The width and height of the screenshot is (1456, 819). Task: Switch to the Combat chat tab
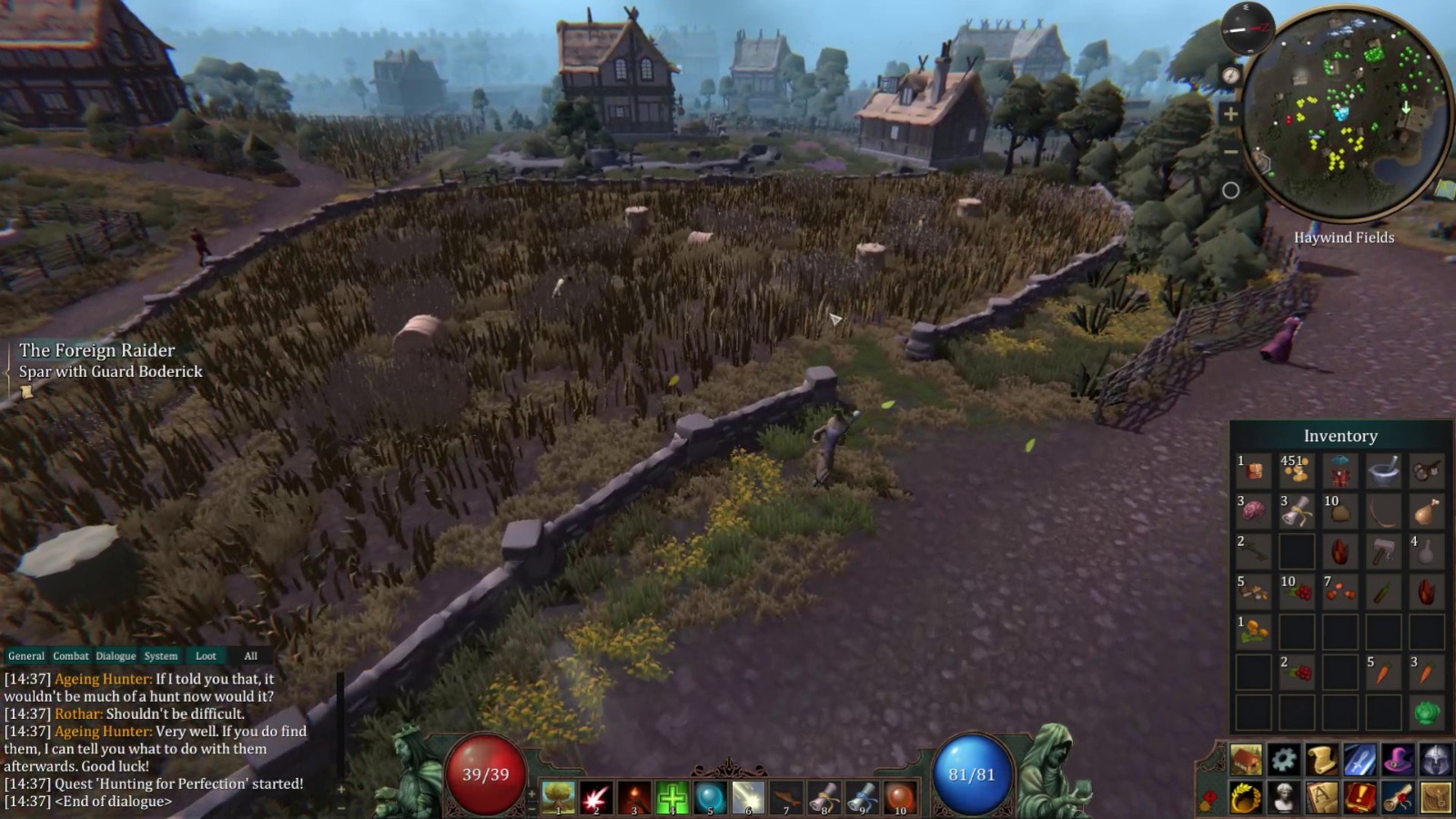[72, 656]
